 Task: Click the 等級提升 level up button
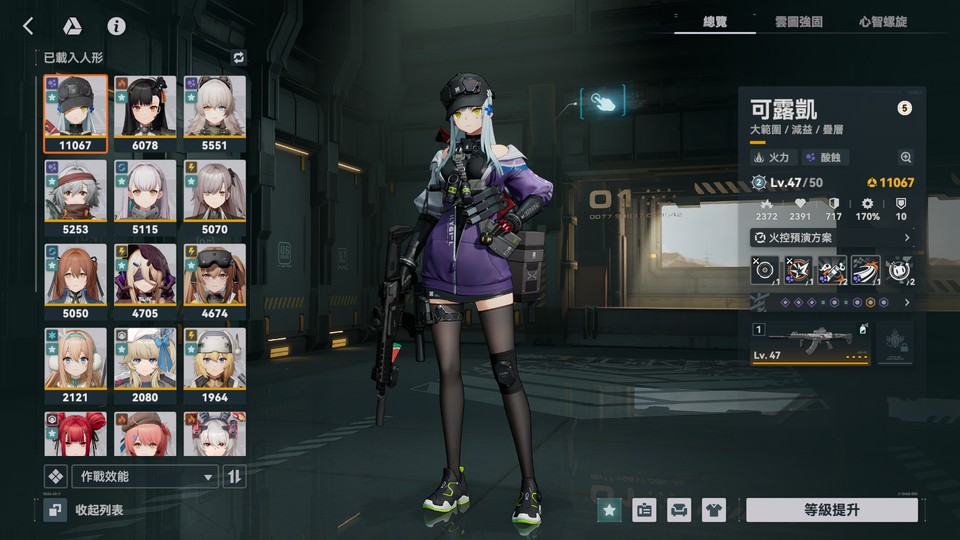pos(831,510)
